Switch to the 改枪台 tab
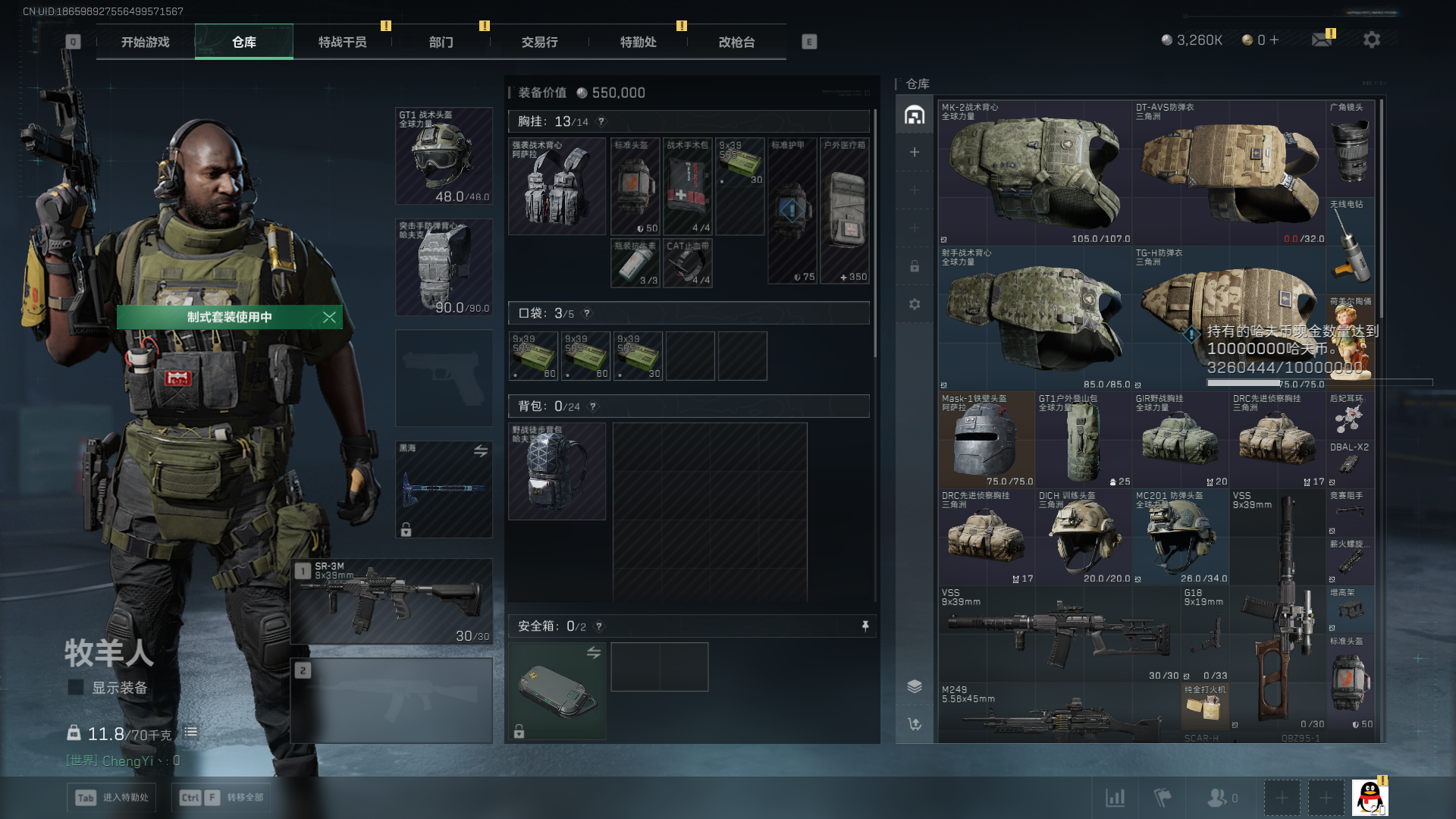This screenshot has height=819, width=1456. [737, 42]
